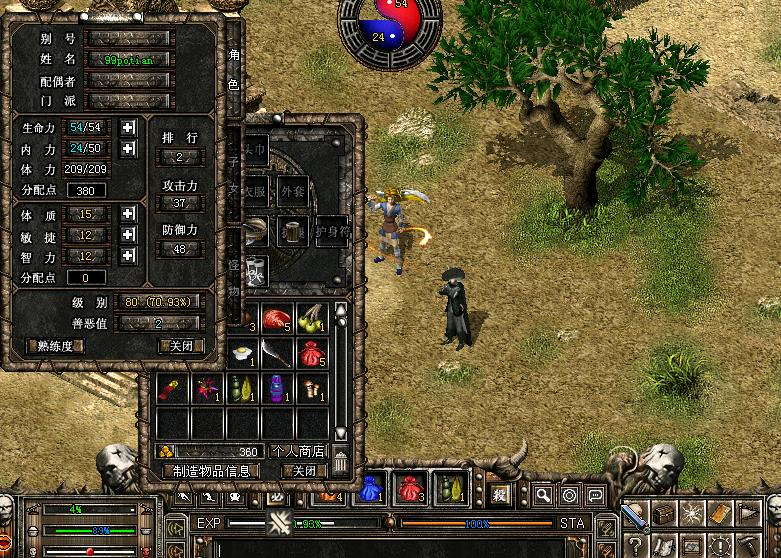Show 制造物品信息 crafting item info
Image resolution: width=781 pixels, height=558 pixels.
pyautogui.click(x=210, y=471)
